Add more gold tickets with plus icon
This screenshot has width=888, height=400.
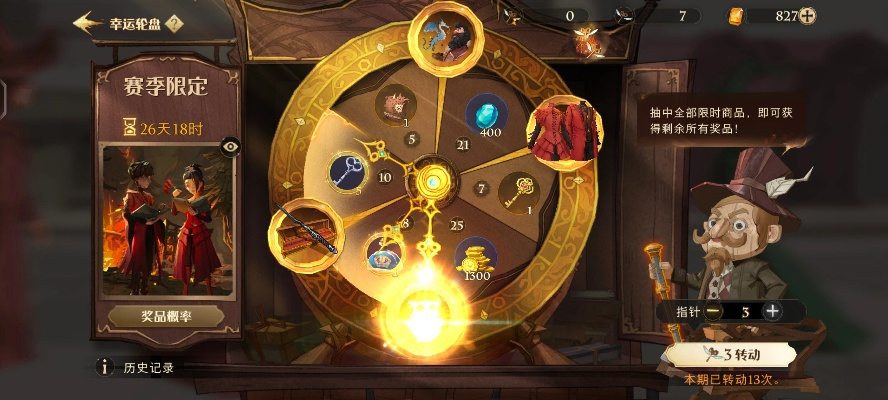pos(807,15)
